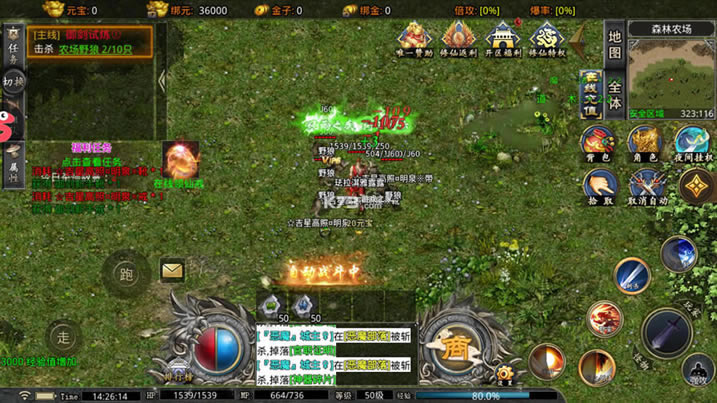Viewport: 717px width, 403px height.
Task: Tap the 拾取 pickup hand button
Action: tap(600, 186)
